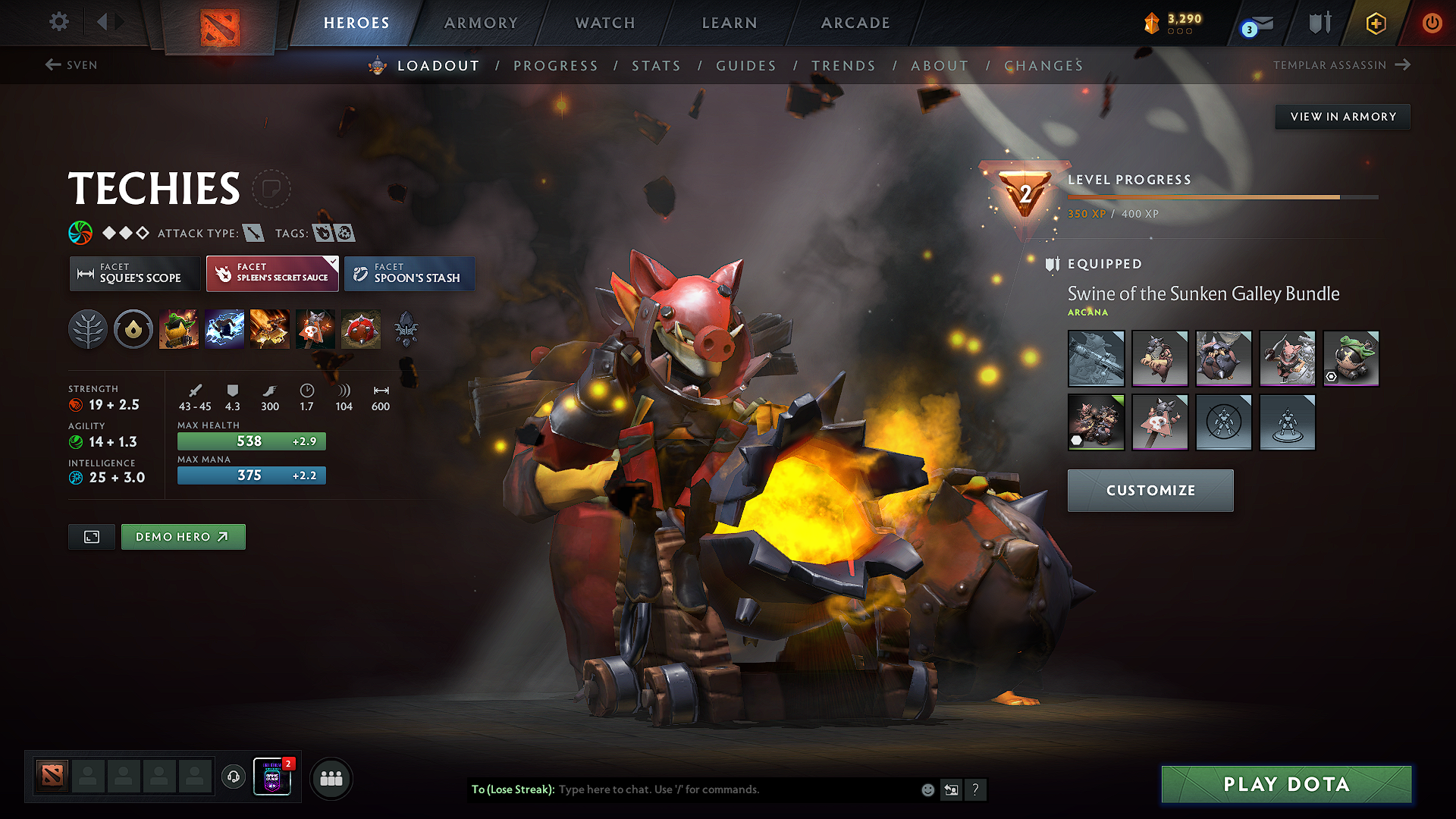
Task: Open next hero Templar Assassin arrow
Action: pyautogui.click(x=1404, y=65)
